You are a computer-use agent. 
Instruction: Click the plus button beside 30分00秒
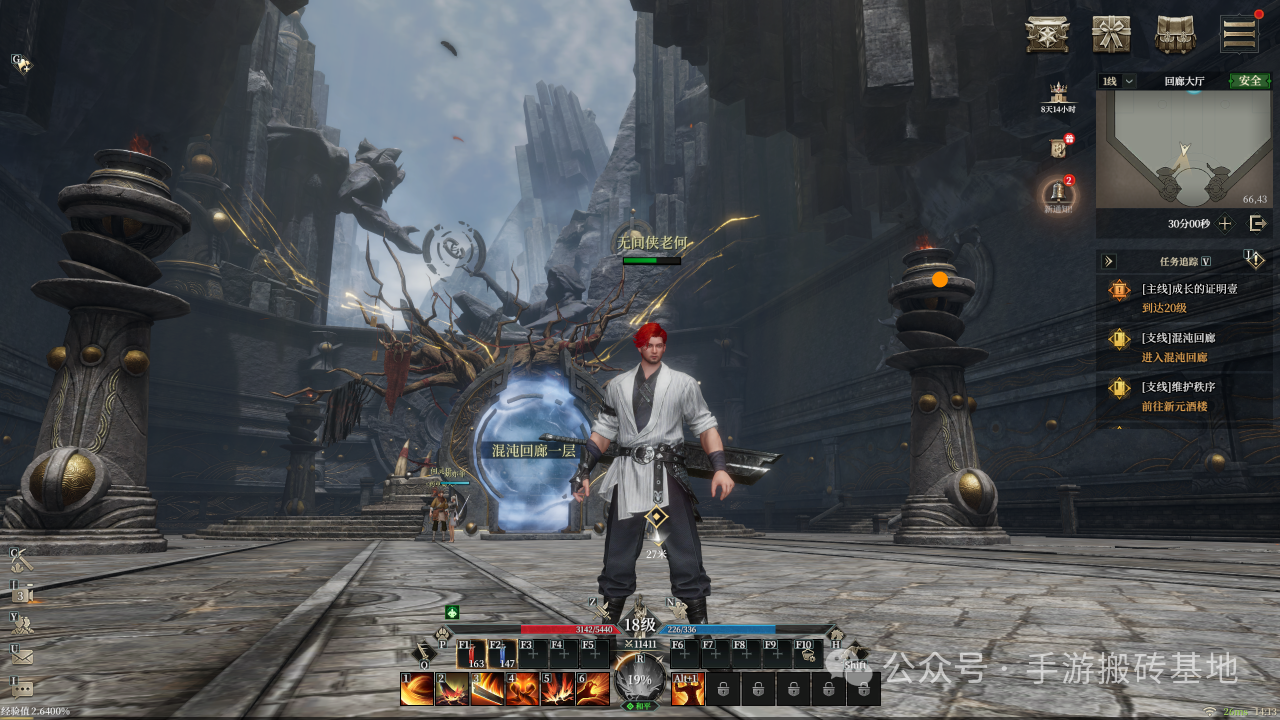[x=1225, y=223]
